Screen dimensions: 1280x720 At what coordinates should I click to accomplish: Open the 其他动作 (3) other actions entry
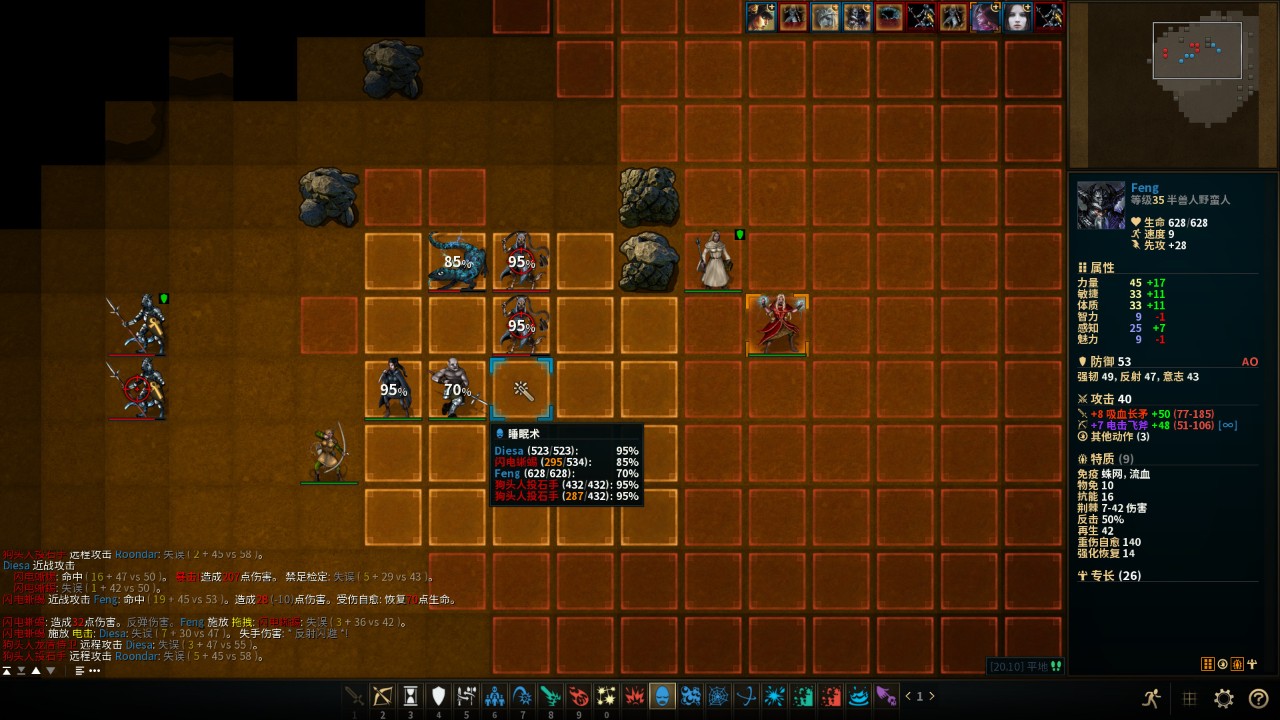click(1119, 437)
